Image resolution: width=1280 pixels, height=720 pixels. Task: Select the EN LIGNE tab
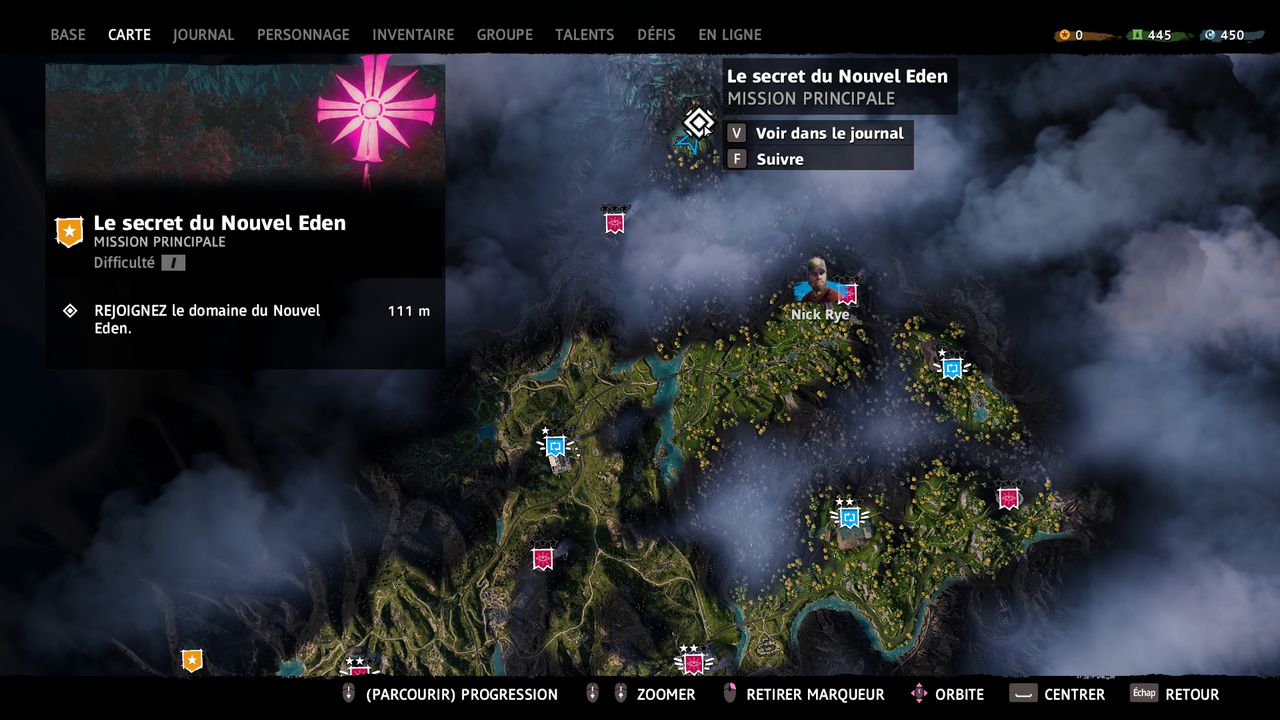730,34
